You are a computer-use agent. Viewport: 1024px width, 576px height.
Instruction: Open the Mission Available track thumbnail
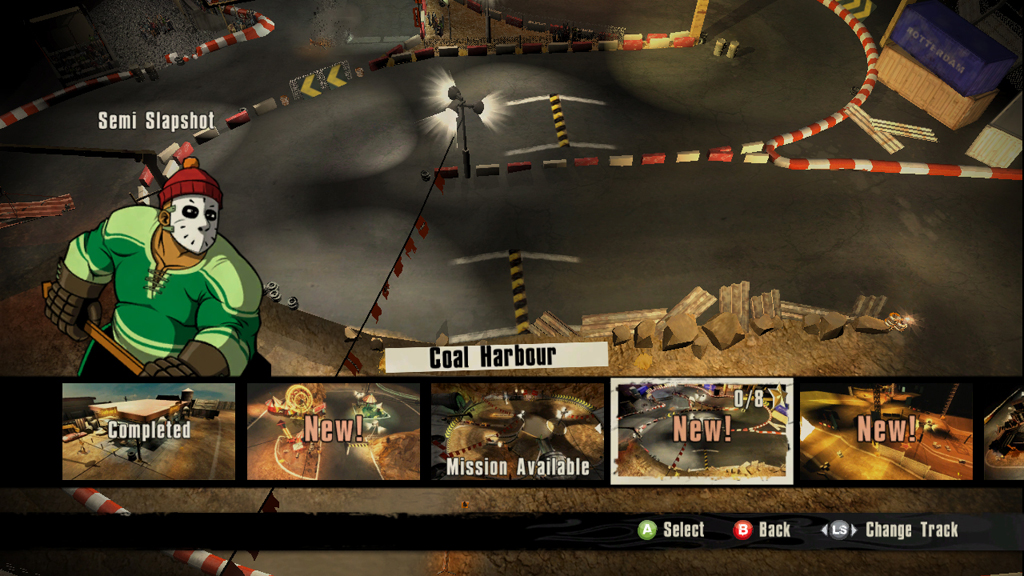pyautogui.click(x=517, y=431)
